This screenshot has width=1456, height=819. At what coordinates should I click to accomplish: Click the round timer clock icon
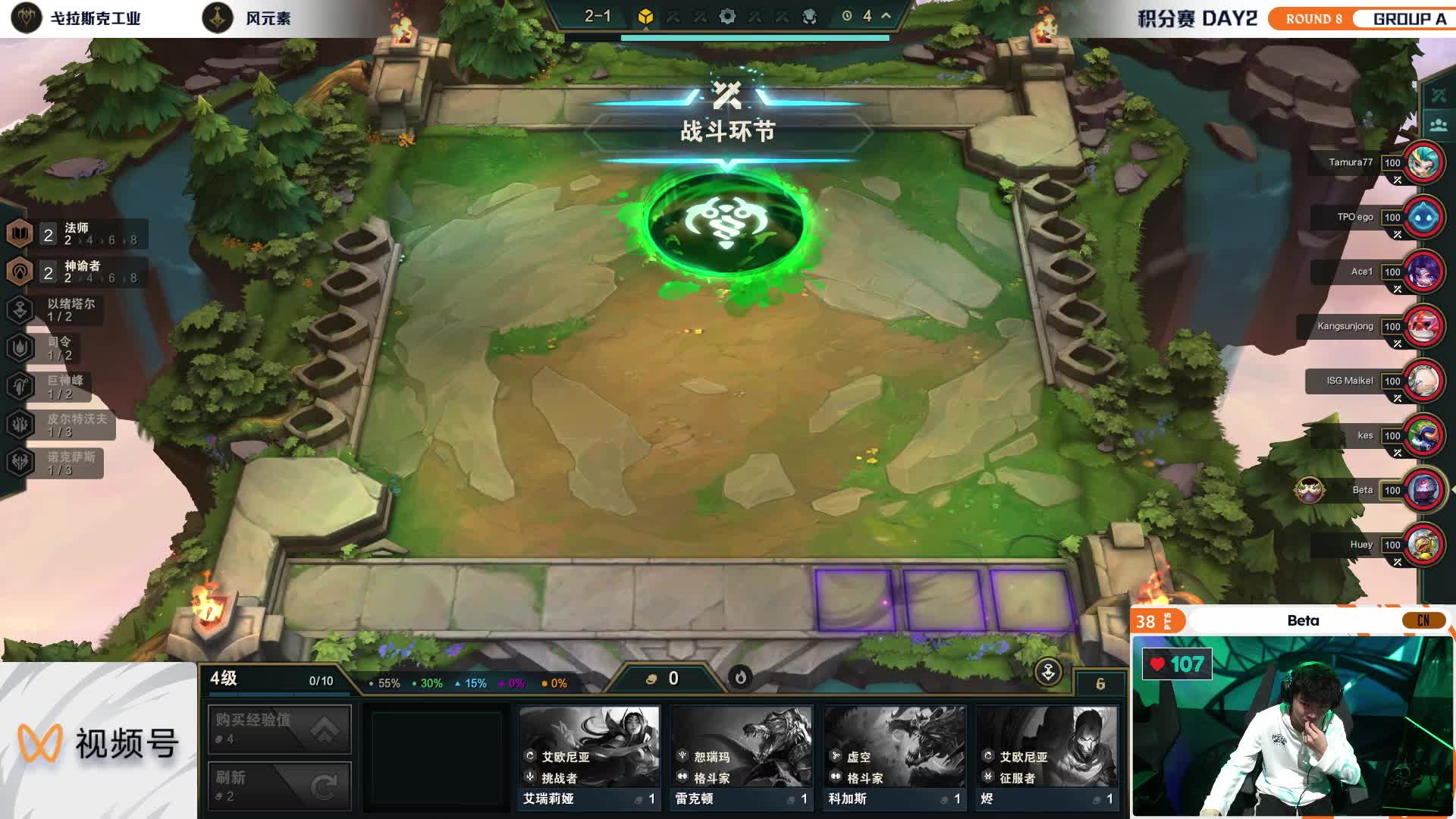pos(846,15)
